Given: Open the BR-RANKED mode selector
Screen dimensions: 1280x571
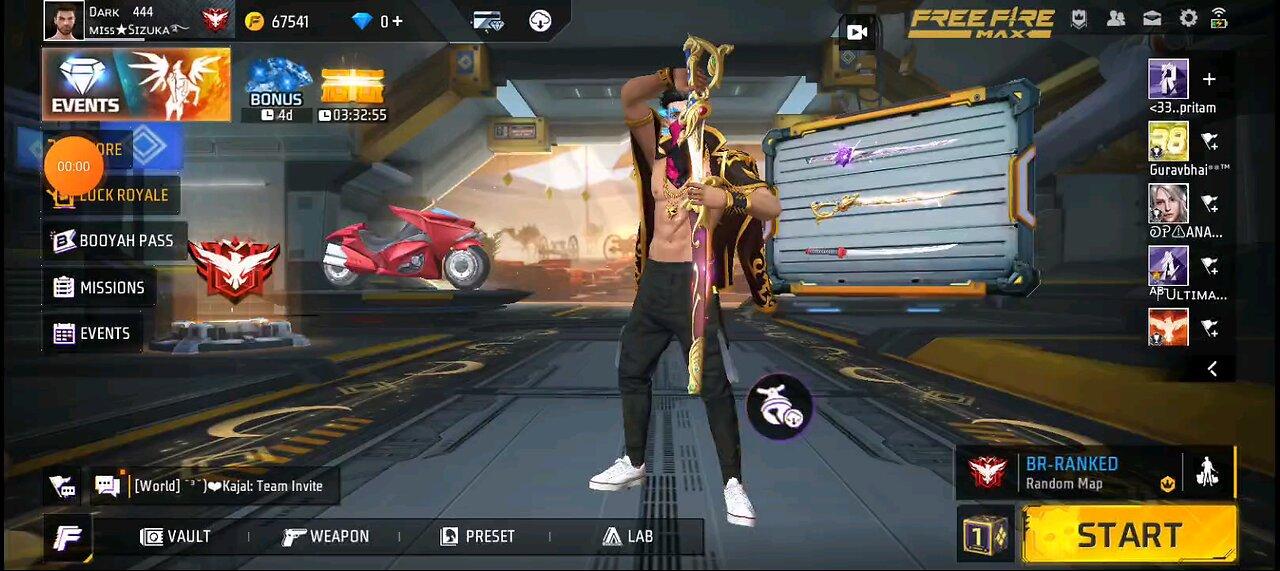Looking at the screenshot, I should 1070,473.
